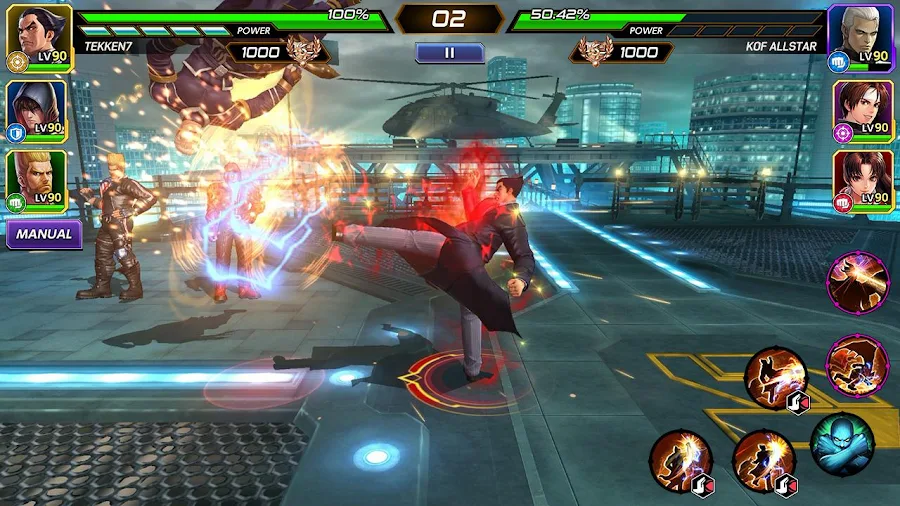This screenshot has height=506, width=900.
Task: Choose the red-bordered enemy portrait with fist badge
Action: point(862,180)
